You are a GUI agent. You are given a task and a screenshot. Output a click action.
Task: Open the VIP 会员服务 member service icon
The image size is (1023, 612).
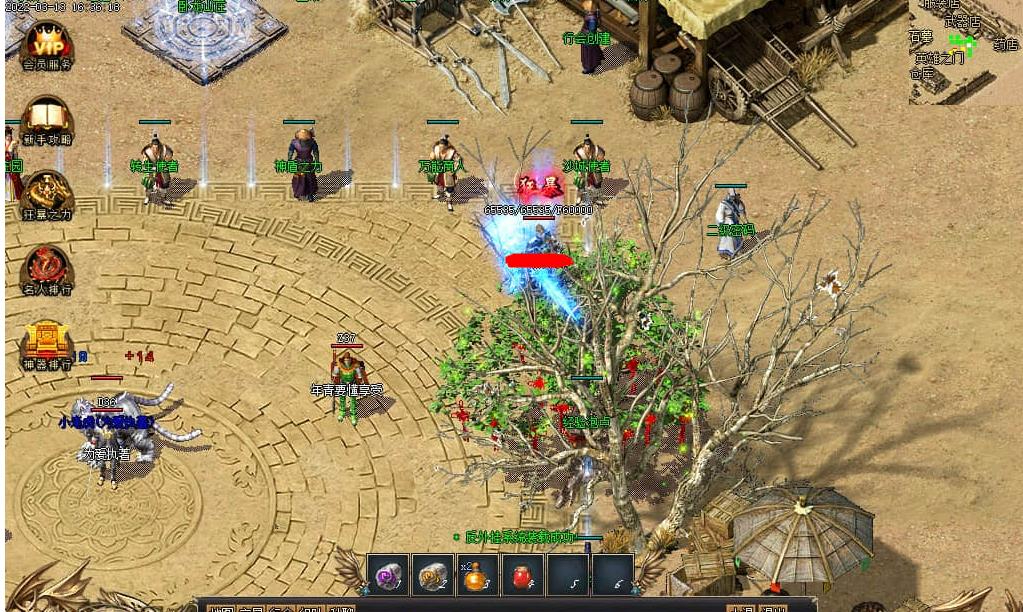coord(47,44)
